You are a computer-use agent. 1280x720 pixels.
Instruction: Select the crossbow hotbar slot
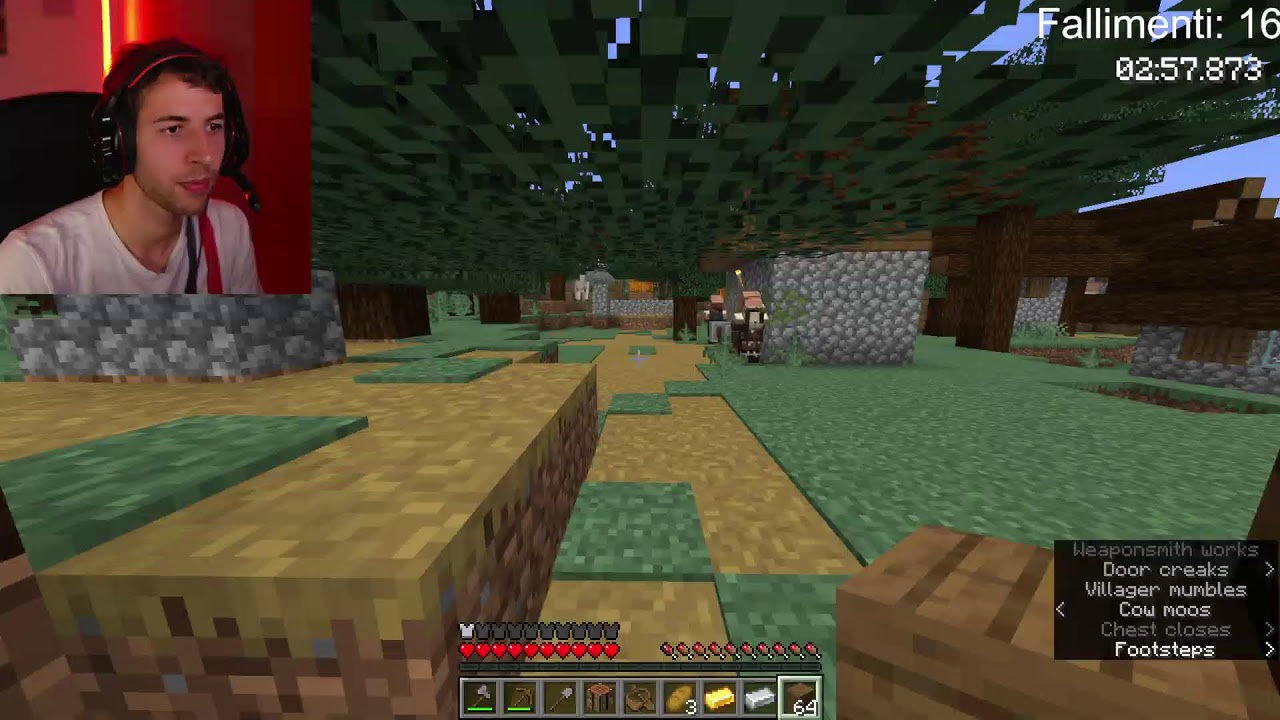519,696
